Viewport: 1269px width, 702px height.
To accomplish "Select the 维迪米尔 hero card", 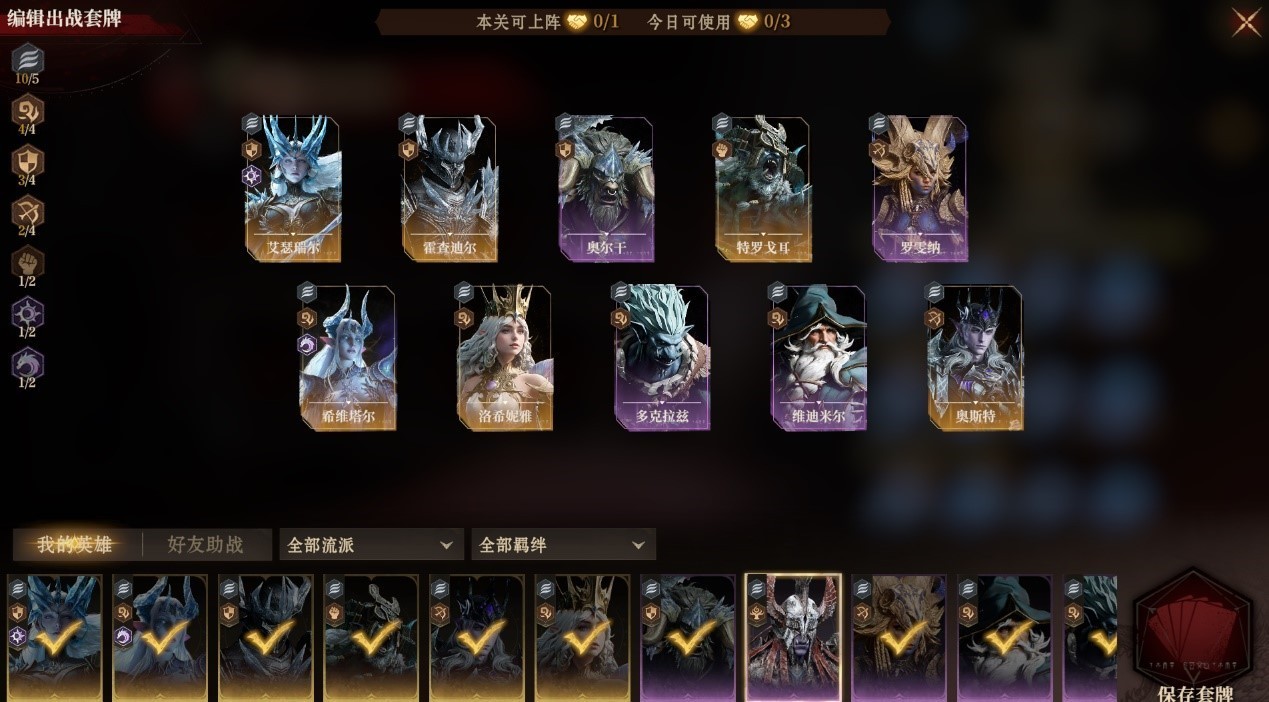I will pyautogui.click(x=818, y=358).
